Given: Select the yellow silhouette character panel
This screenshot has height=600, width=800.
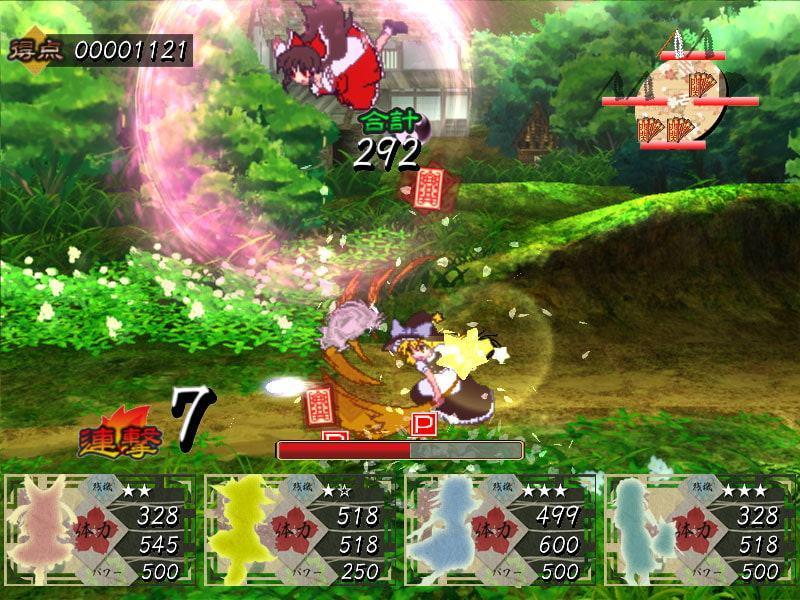Looking at the screenshot, I should click(299, 529).
